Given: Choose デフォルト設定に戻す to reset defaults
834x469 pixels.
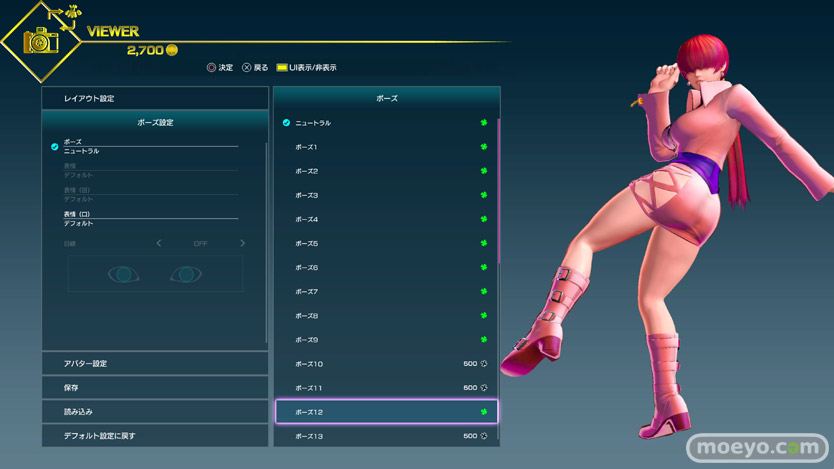Looking at the screenshot, I should pos(154,436).
